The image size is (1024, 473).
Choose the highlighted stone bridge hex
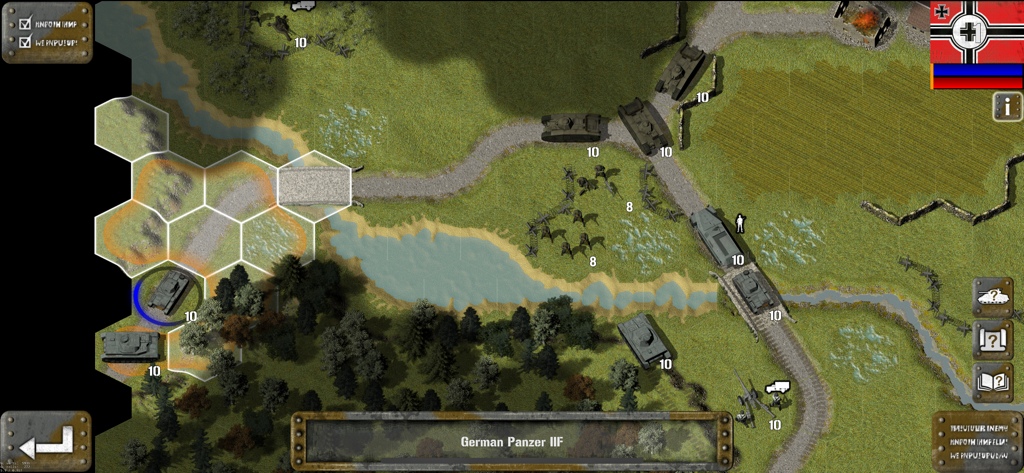pyautogui.click(x=314, y=185)
